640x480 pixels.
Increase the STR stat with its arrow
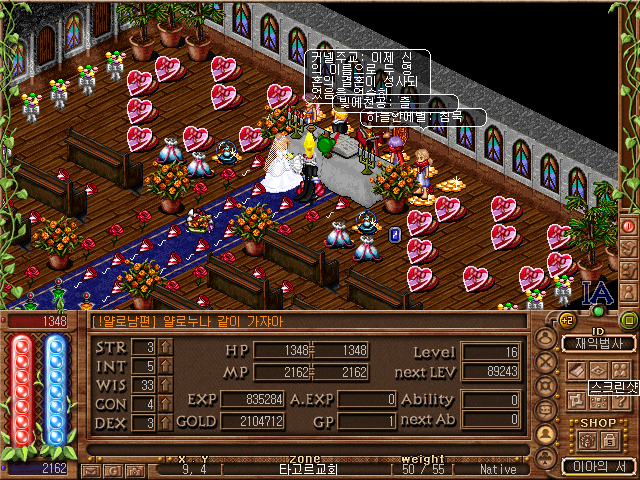(x=166, y=346)
